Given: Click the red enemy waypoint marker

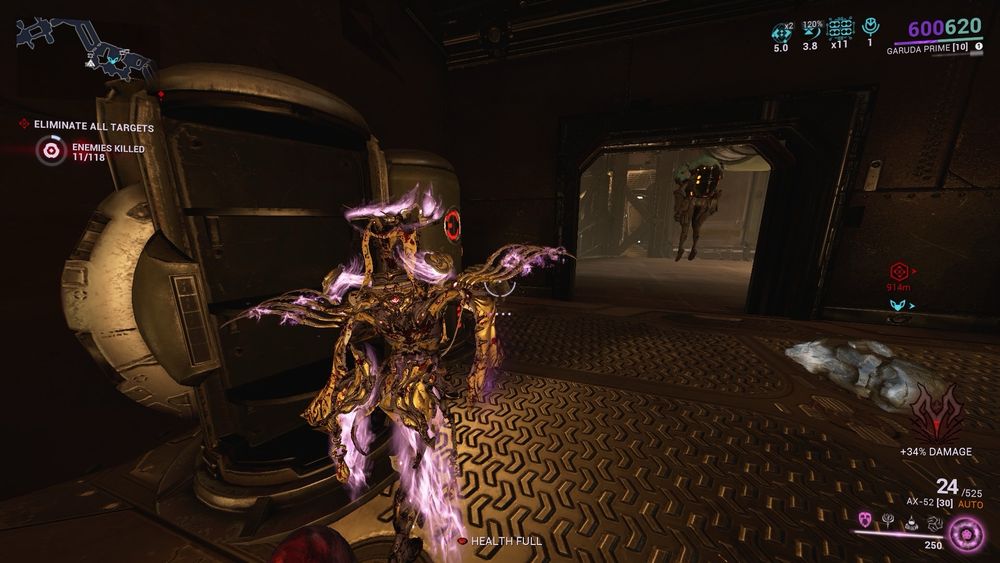Looking at the screenshot, I should click(x=898, y=271).
